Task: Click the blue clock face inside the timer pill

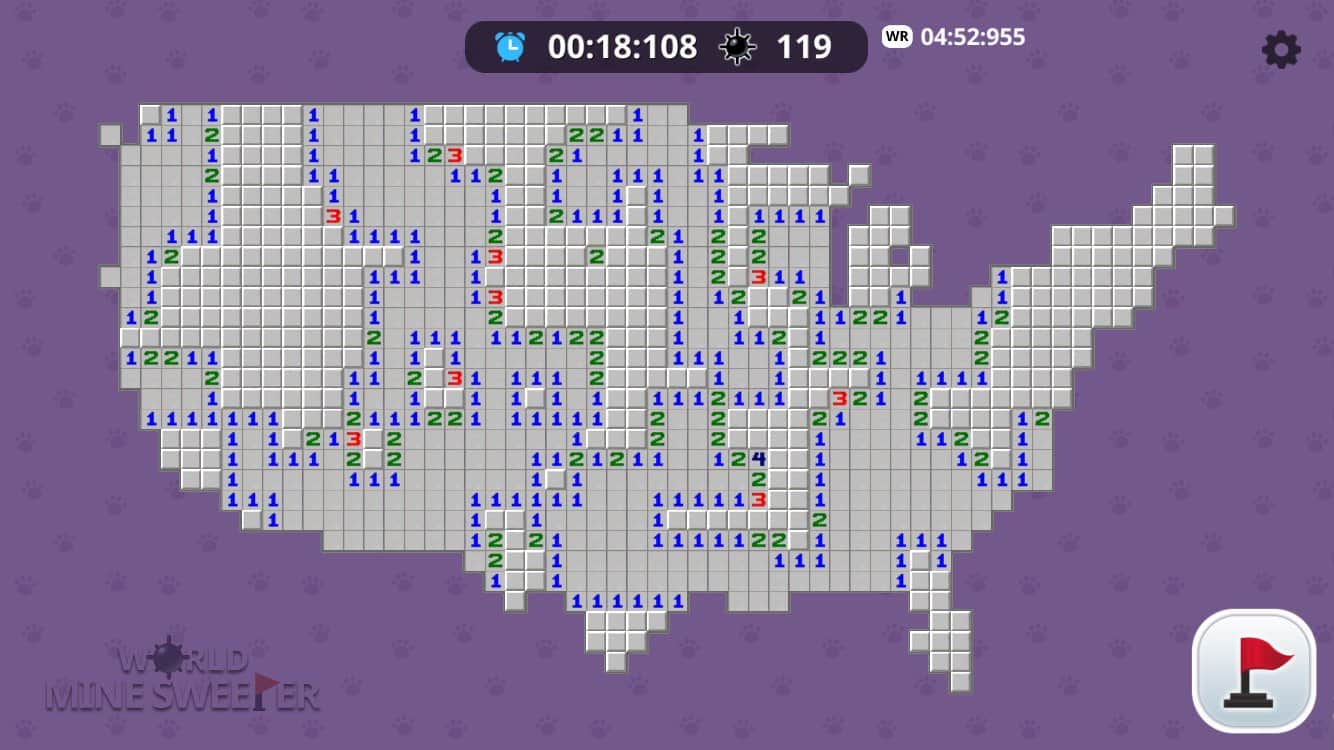Action: [x=509, y=45]
